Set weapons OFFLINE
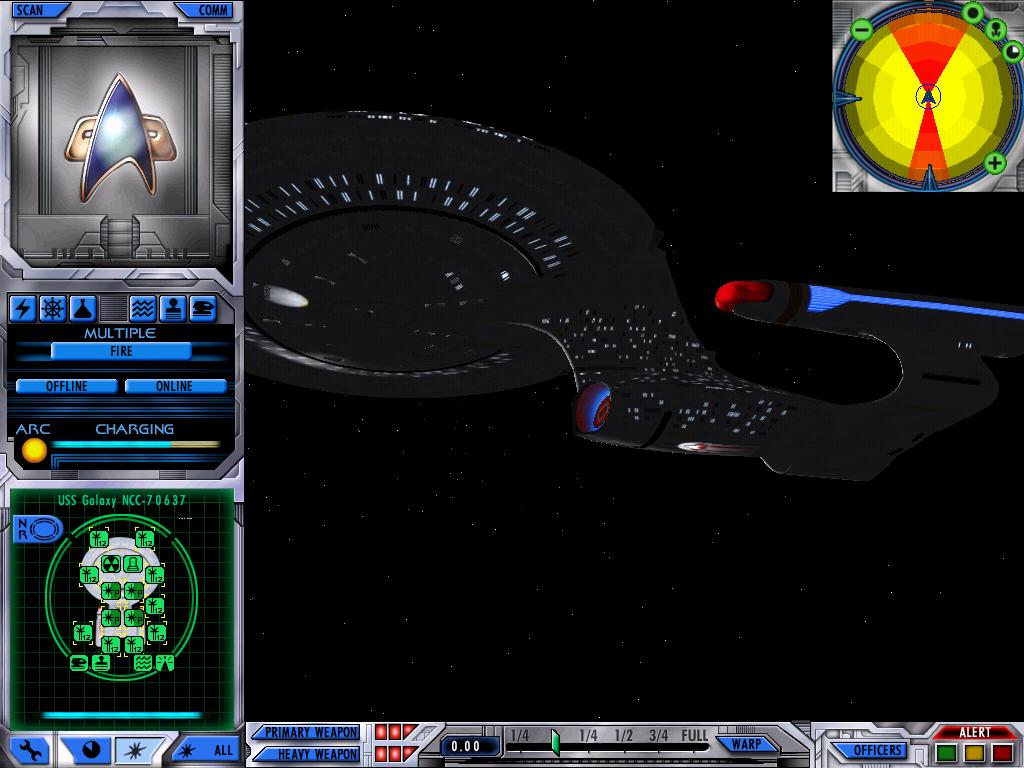The height and width of the screenshot is (768, 1024). click(x=67, y=386)
